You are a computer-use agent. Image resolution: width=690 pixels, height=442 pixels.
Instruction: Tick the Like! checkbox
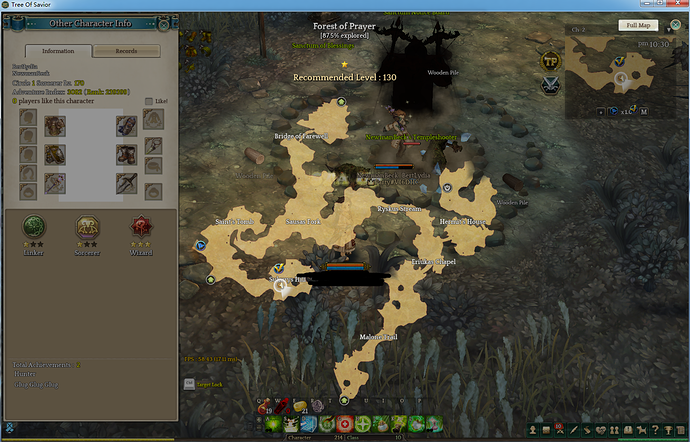(x=150, y=102)
